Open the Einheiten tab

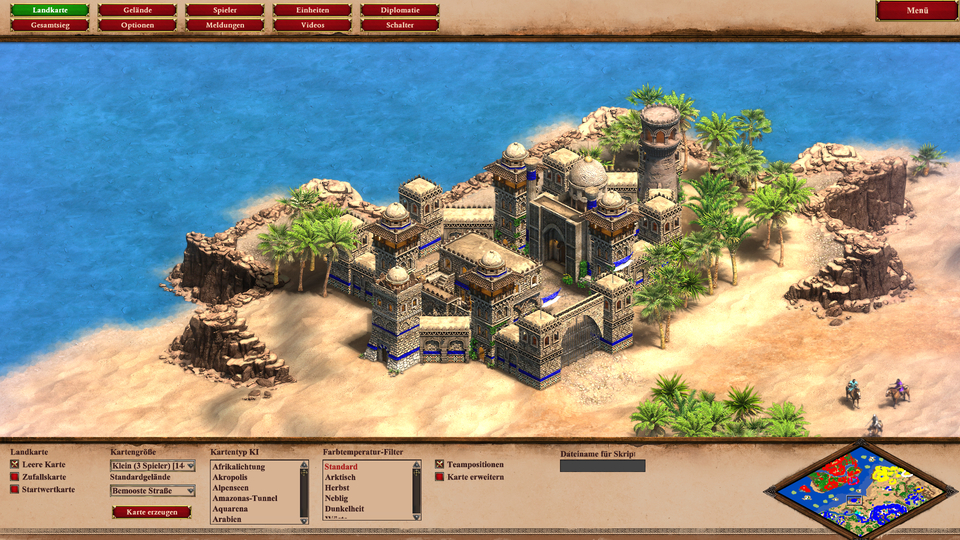(x=313, y=11)
